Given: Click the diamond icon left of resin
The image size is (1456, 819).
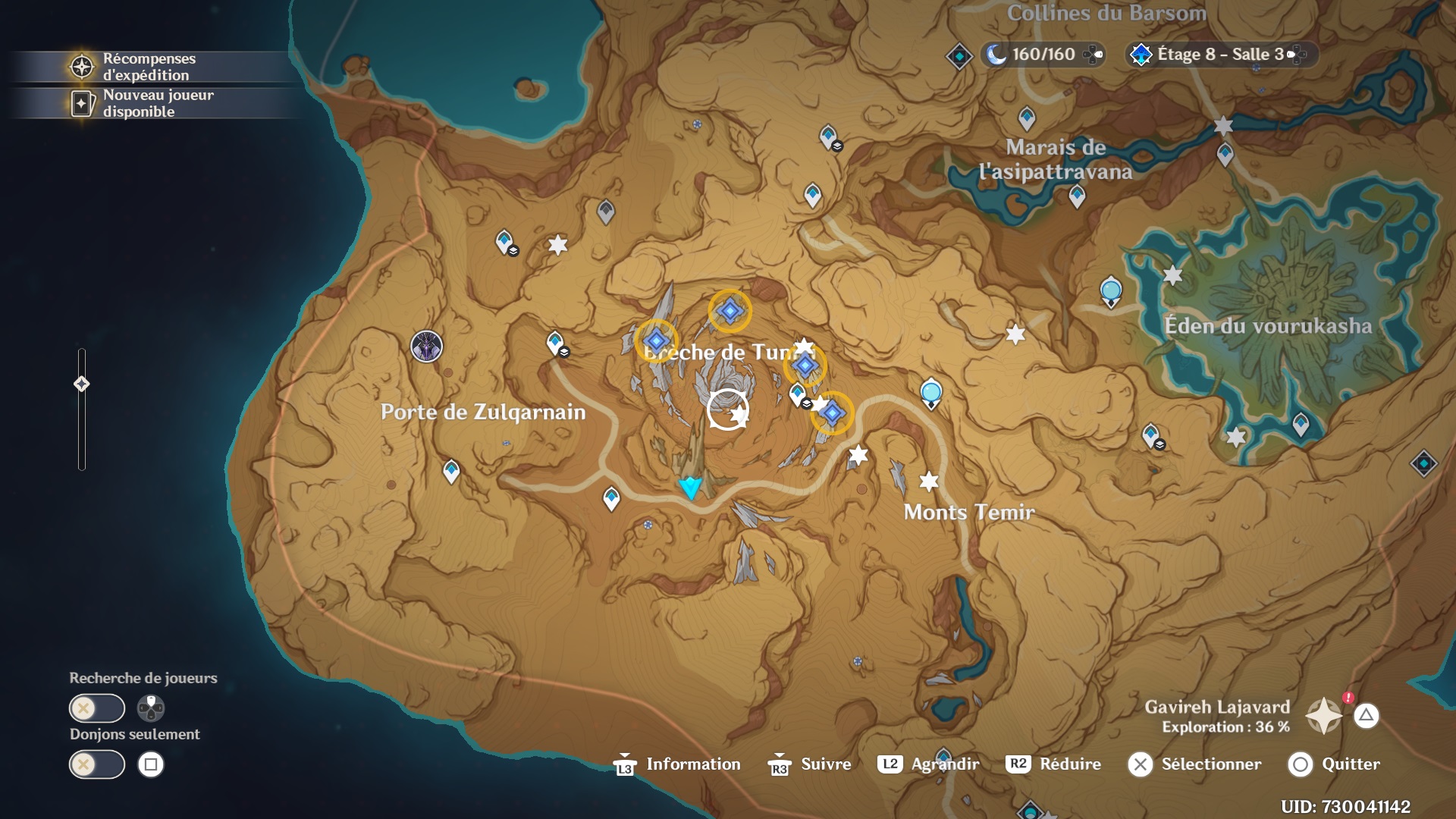Looking at the screenshot, I should 959,56.
